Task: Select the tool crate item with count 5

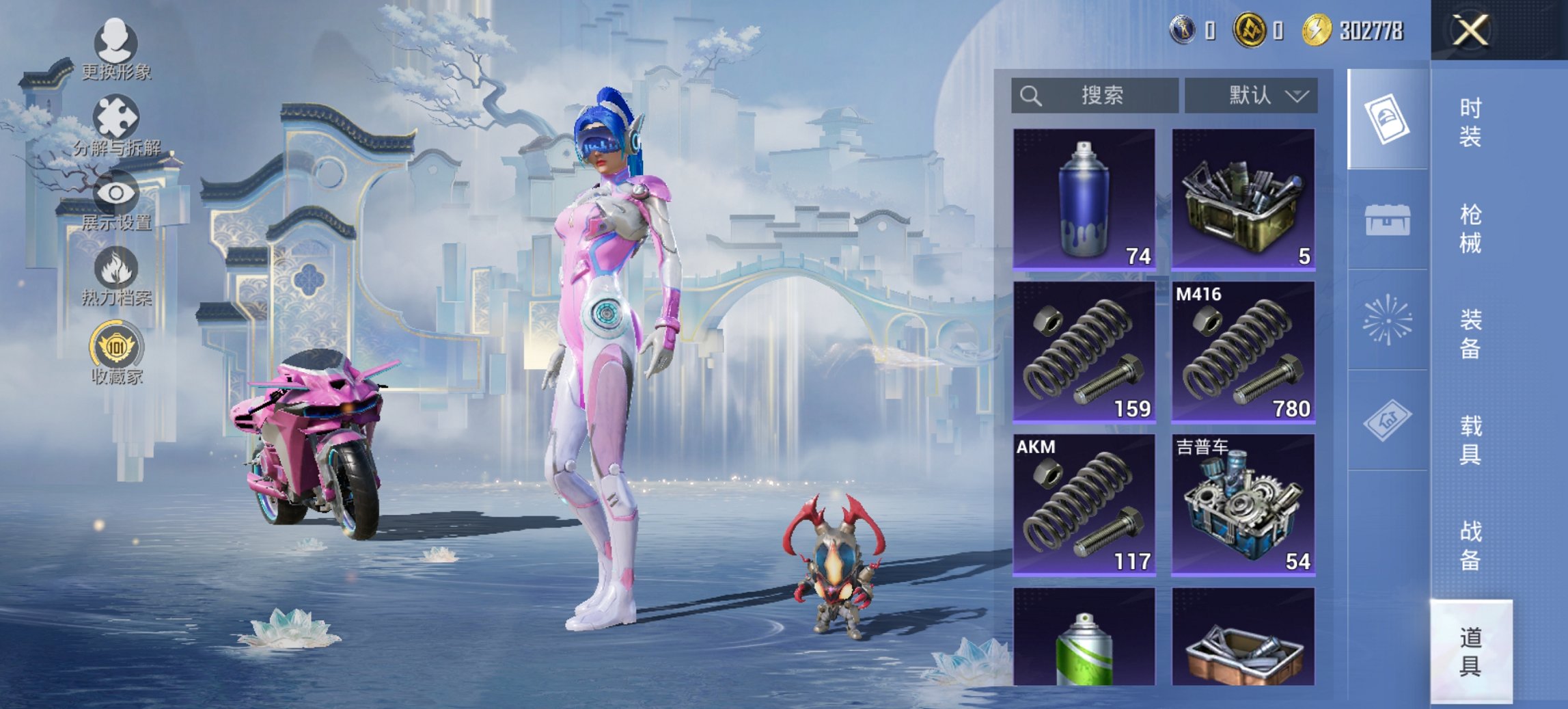Action: (x=1243, y=199)
